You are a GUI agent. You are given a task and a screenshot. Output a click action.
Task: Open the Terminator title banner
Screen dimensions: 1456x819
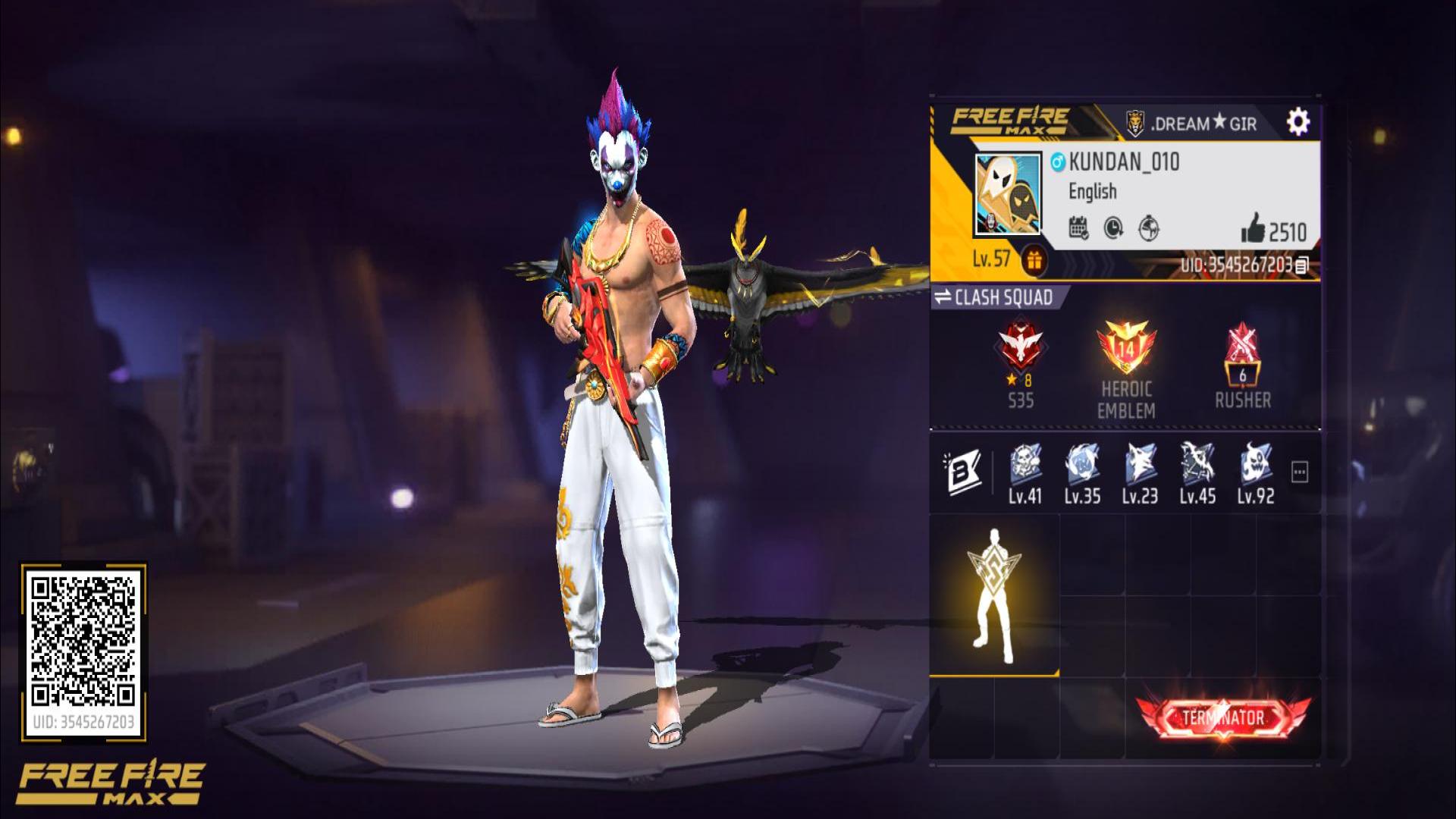click(1222, 718)
